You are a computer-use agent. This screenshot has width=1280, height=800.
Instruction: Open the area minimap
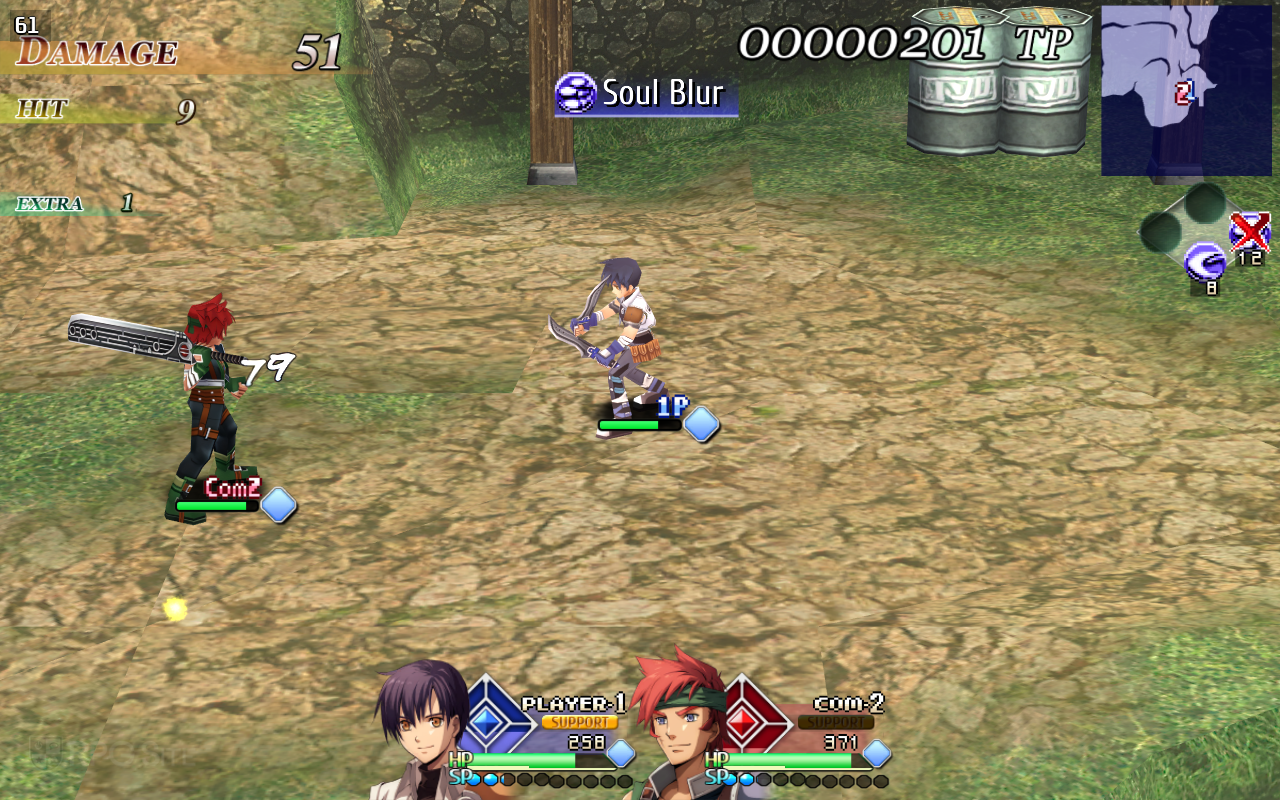coord(1185,90)
